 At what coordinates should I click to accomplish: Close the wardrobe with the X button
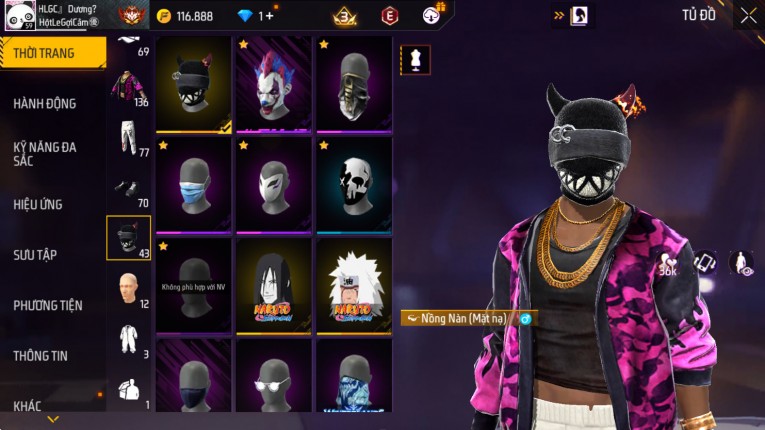pos(748,15)
